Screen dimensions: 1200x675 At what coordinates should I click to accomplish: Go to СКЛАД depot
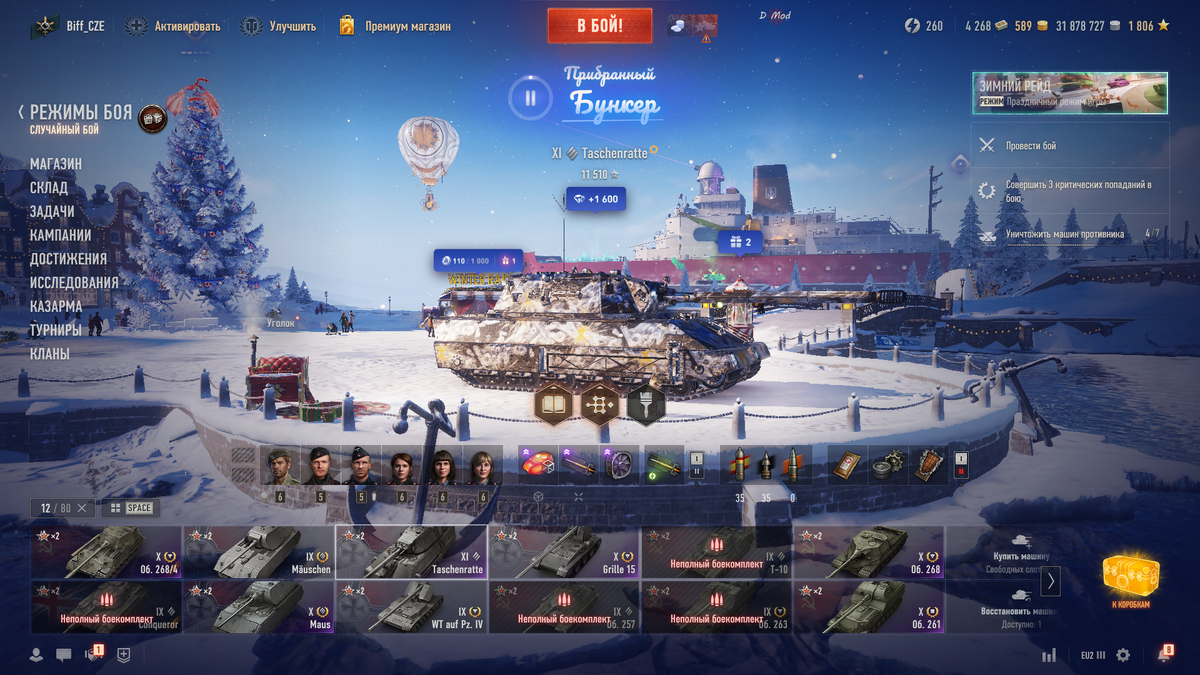(49, 188)
